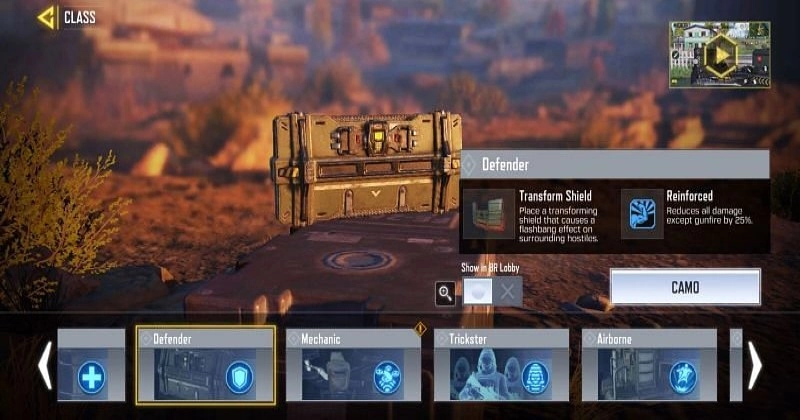Zoom in with the magnifier button

coord(446,293)
